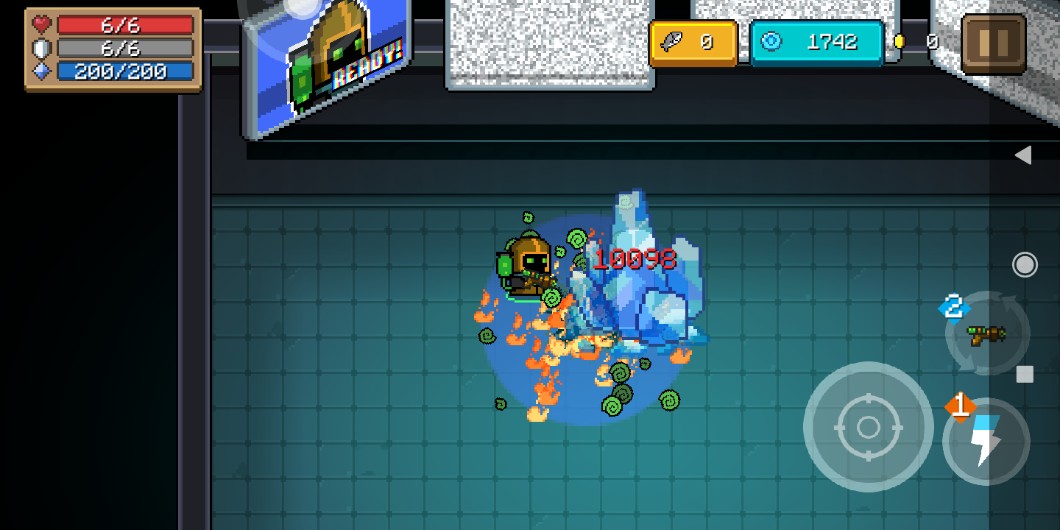Tap the crosshair attack button
The height and width of the screenshot is (530, 1060).
click(868, 427)
